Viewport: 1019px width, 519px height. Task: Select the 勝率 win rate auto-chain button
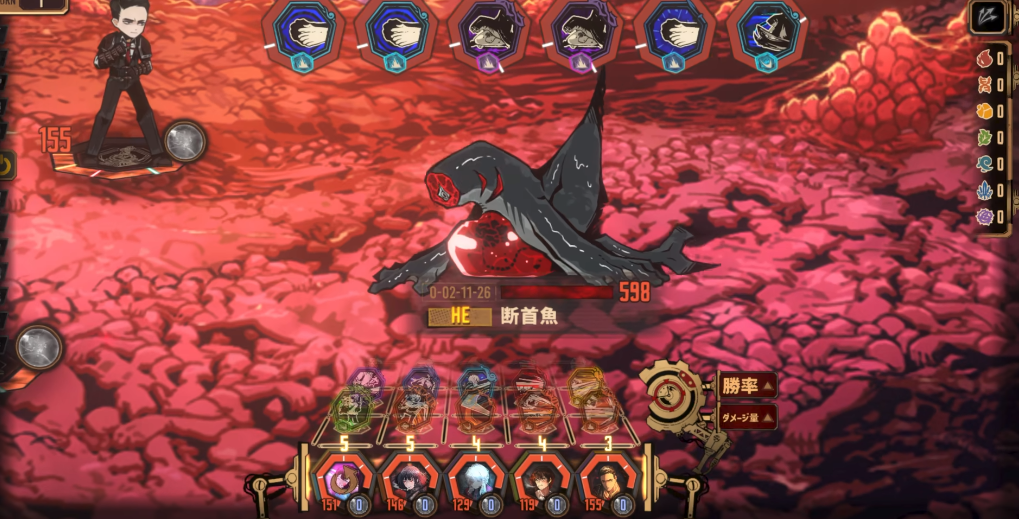point(746,386)
